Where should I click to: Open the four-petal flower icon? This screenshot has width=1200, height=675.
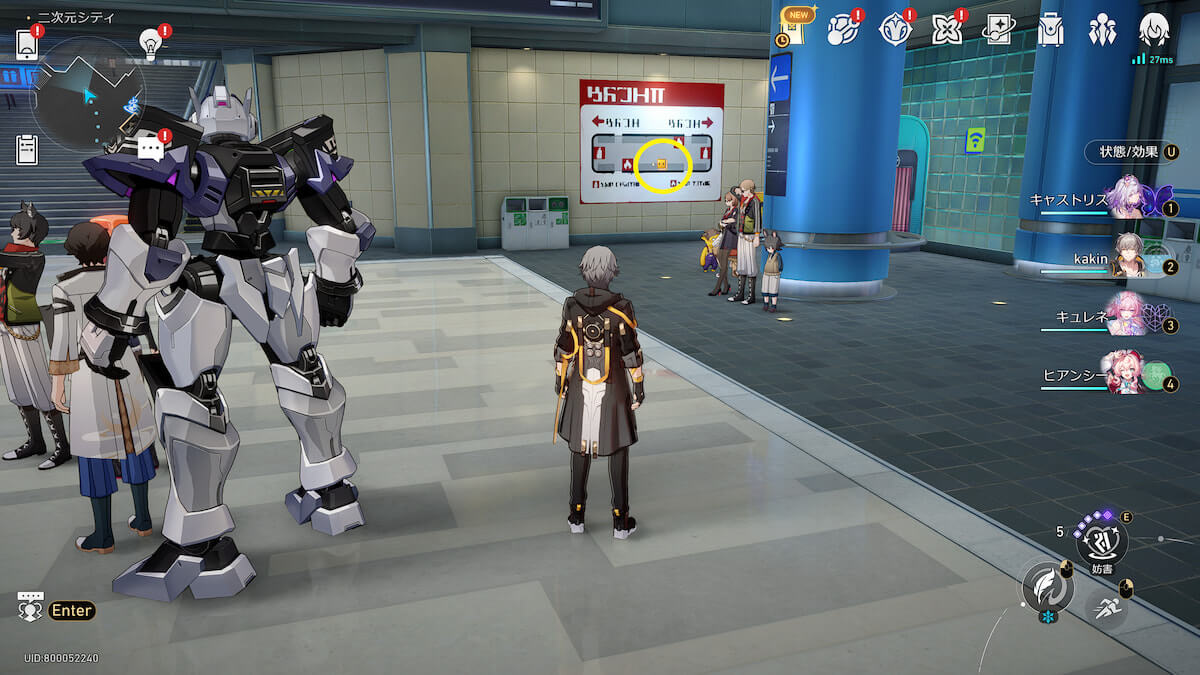pos(946,30)
